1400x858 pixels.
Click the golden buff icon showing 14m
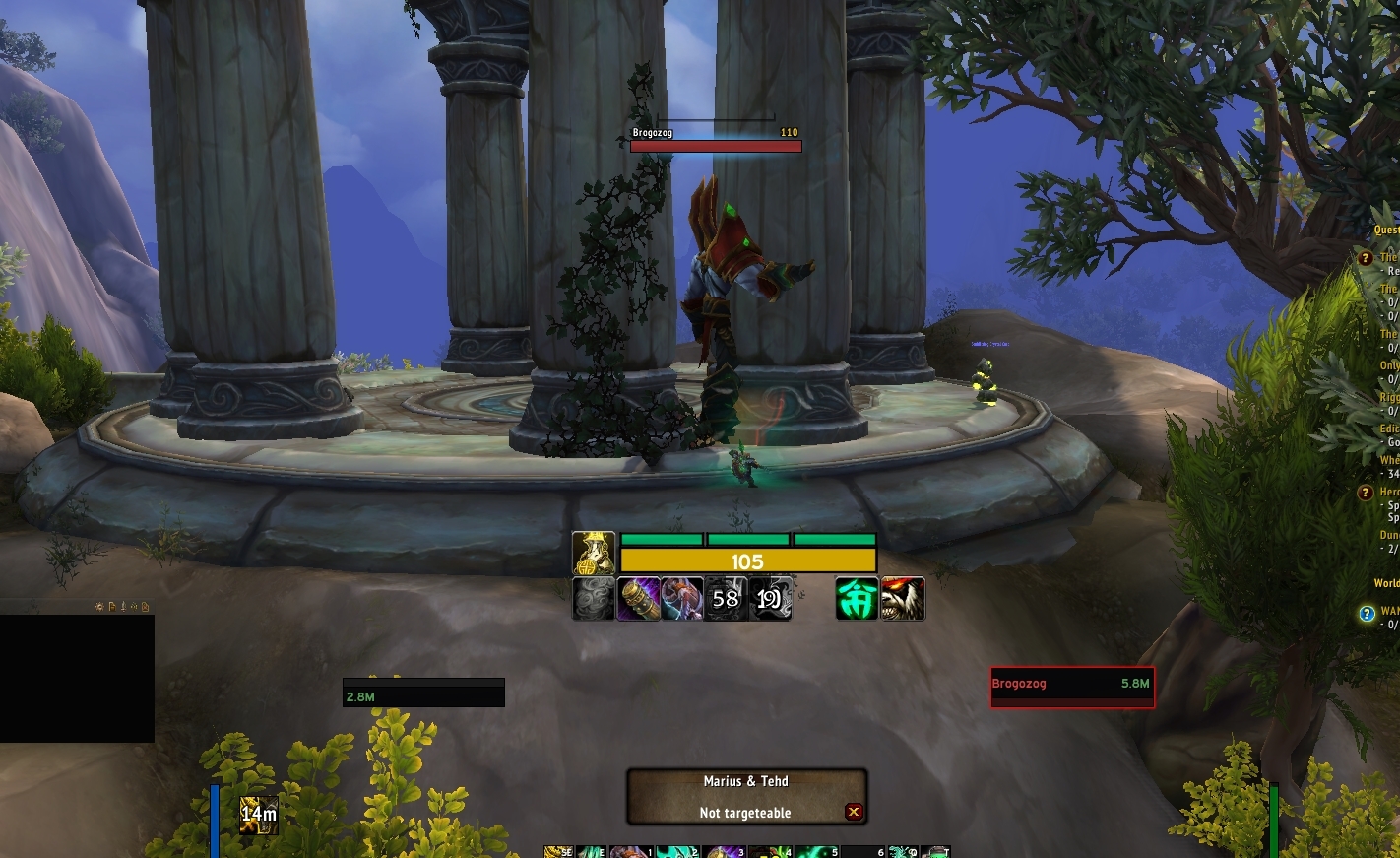(x=259, y=814)
